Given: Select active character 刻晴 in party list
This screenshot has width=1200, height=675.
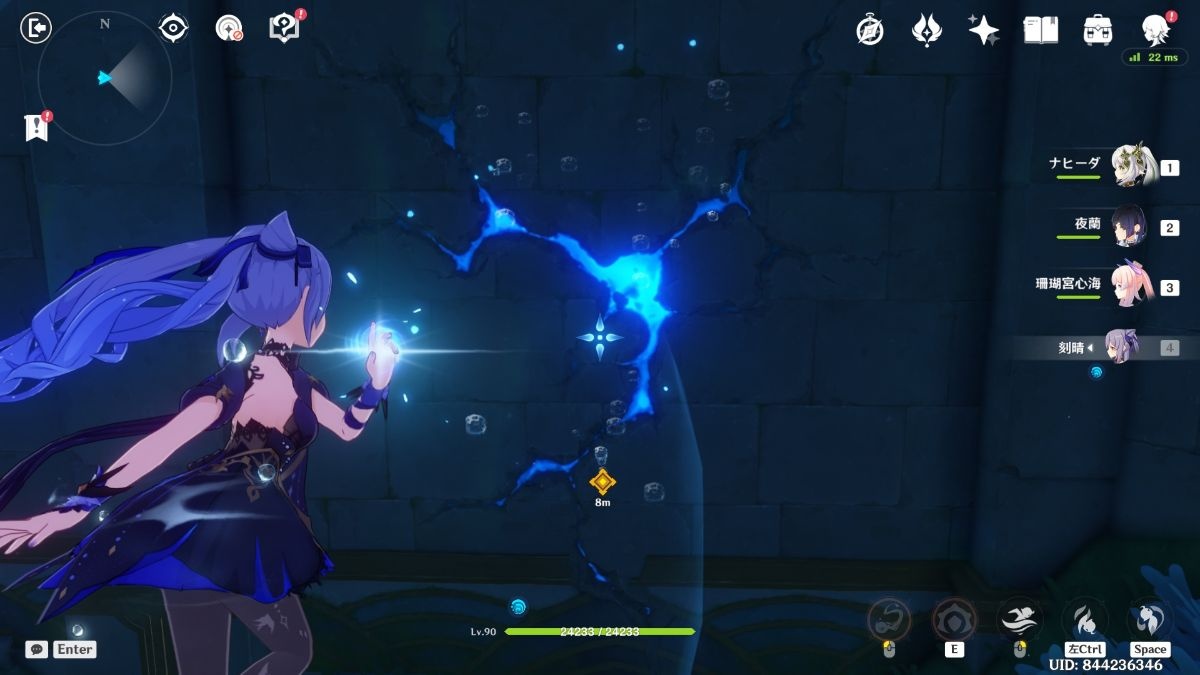Looking at the screenshot, I should (x=1122, y=347).
